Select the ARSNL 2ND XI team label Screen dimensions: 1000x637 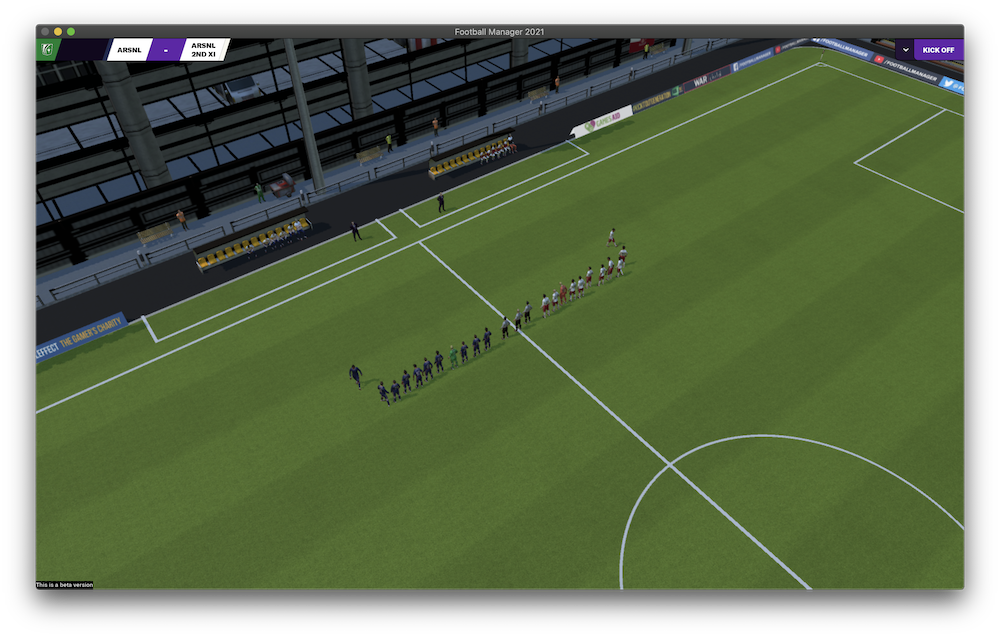pos(203,50)
